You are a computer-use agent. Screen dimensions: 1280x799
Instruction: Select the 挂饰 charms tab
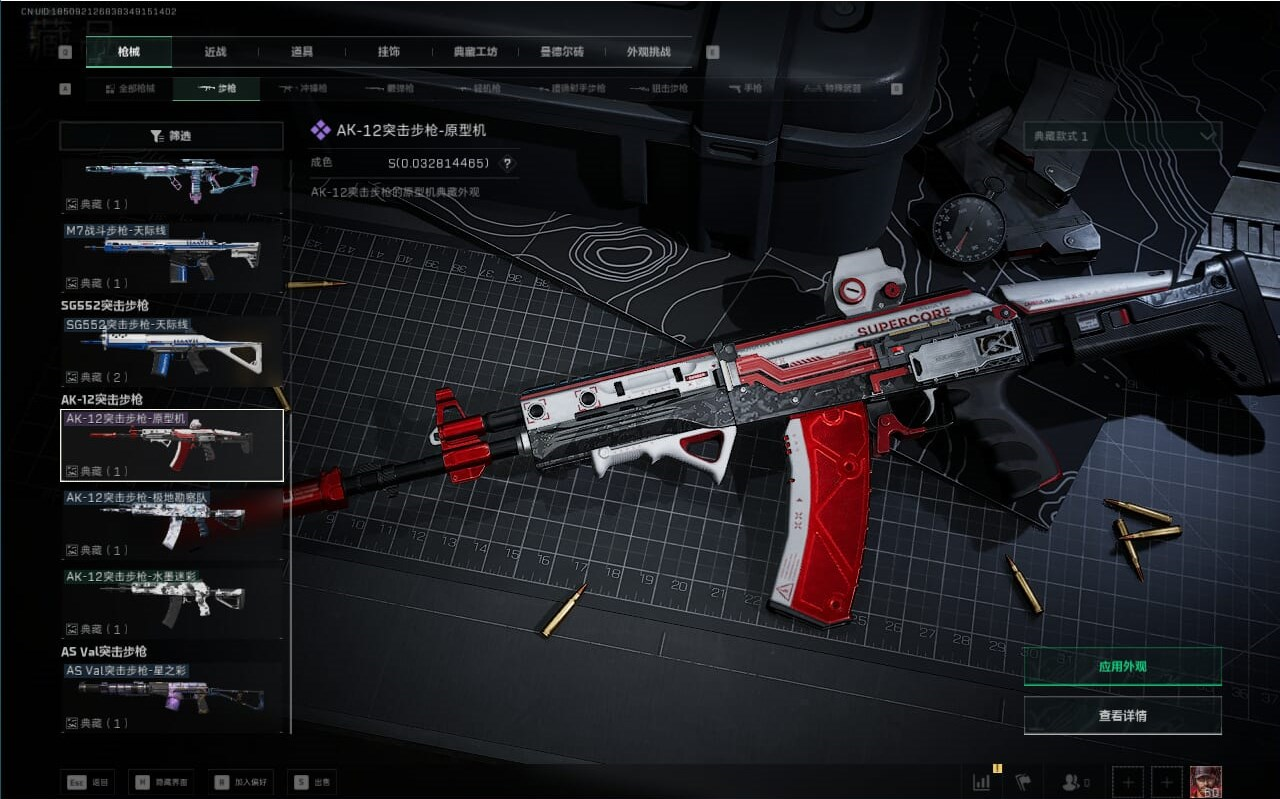click(x=389, y=52)
